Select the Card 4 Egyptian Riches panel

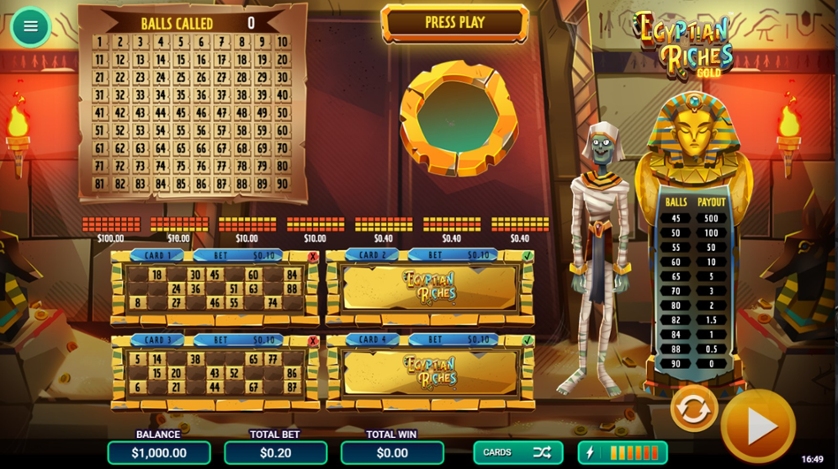[430, 373]
